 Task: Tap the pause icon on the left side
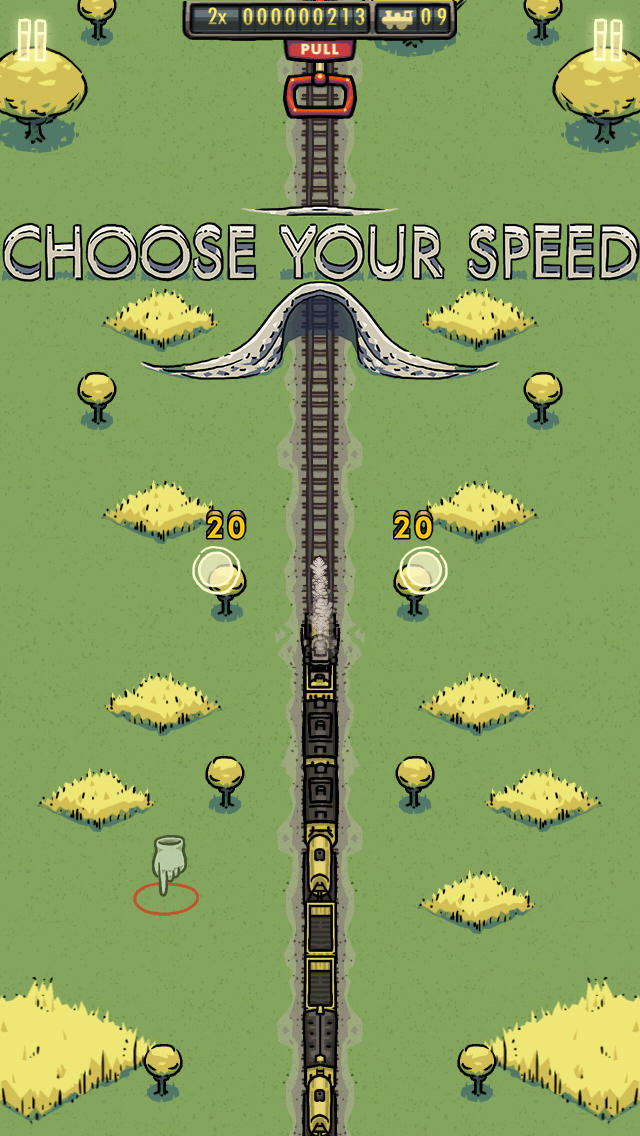pos(32,40)
